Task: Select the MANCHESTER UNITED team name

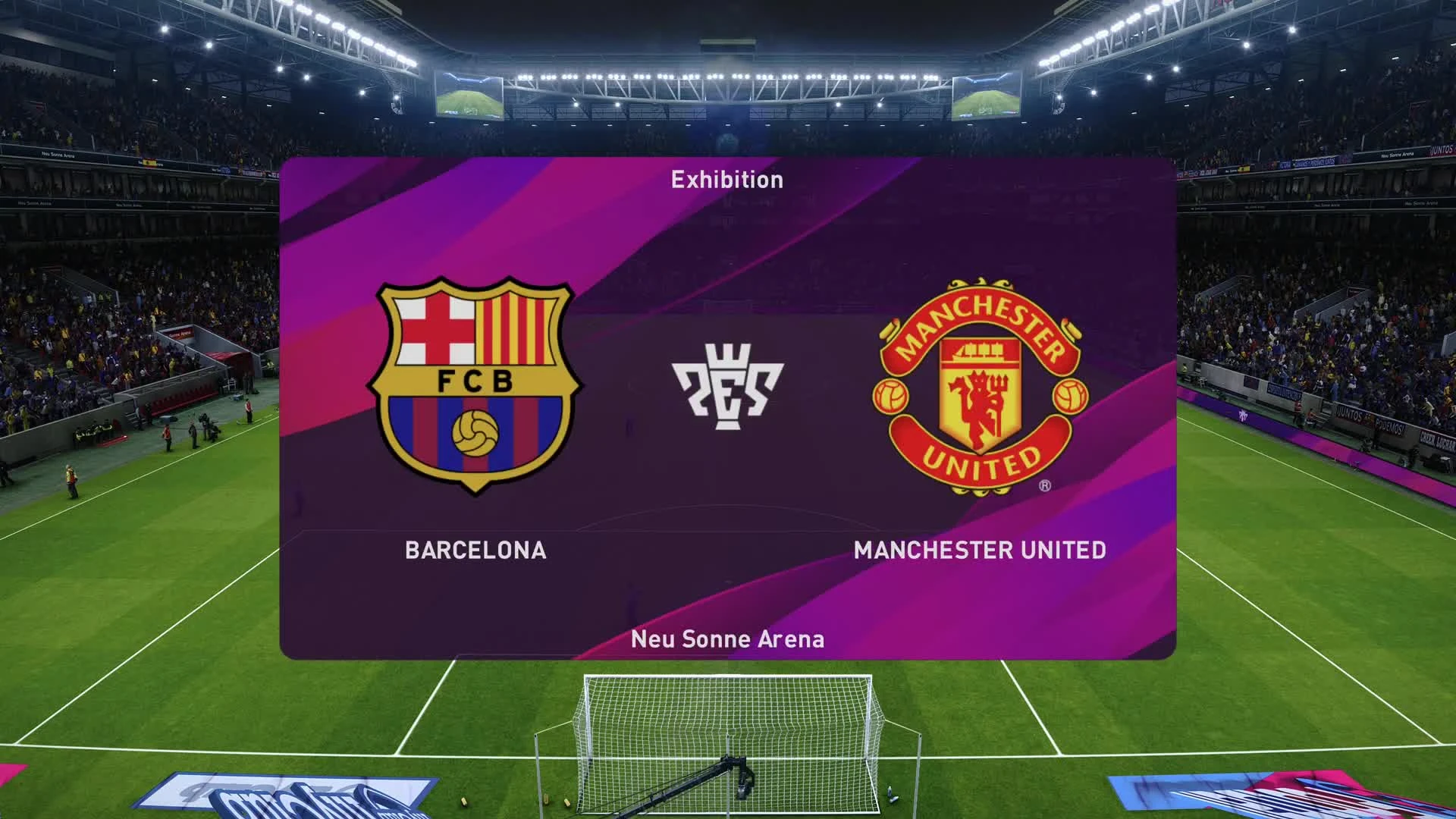Action: [980, 551]
